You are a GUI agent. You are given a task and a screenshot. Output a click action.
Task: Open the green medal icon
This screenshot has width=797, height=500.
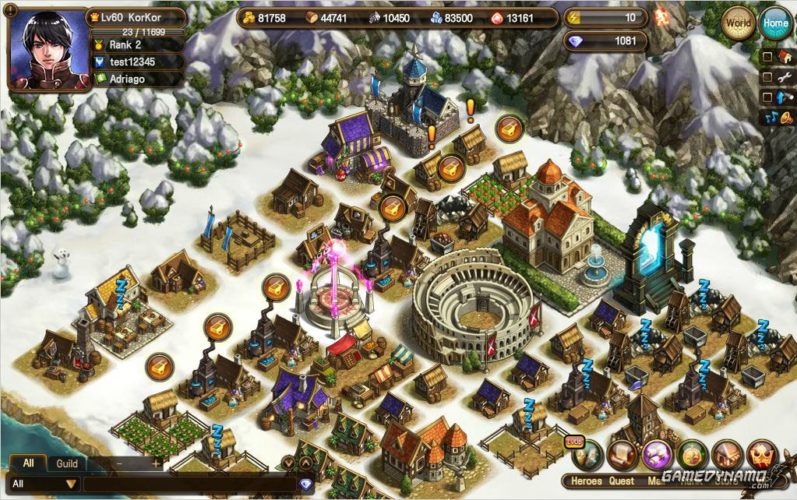pyautogui.click(x=692, y=455)
